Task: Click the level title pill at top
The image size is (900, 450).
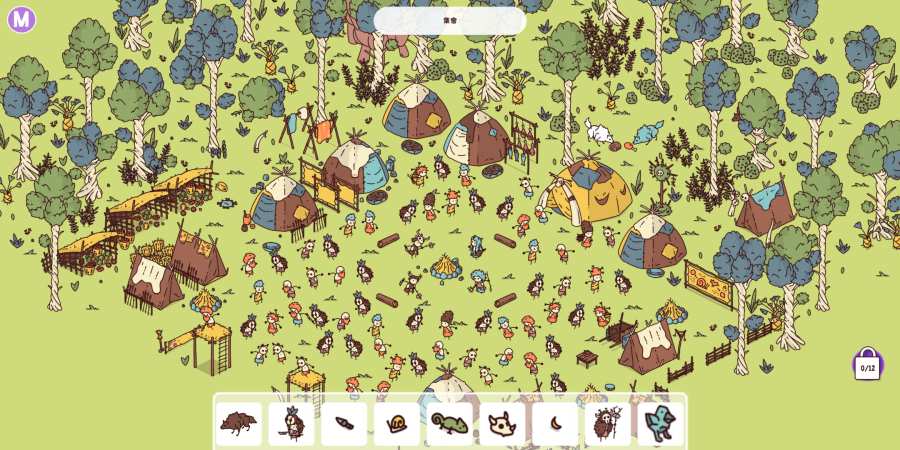Action: (450, 20)
